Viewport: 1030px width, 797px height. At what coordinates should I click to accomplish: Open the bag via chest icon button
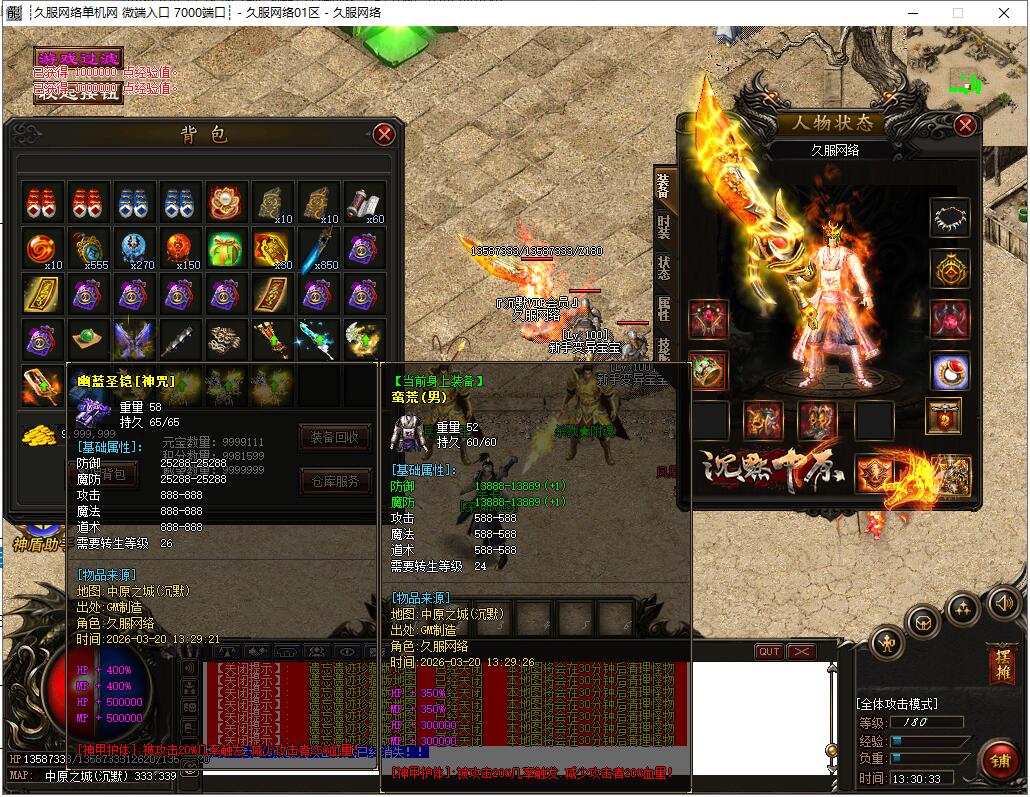pos(922,622)
